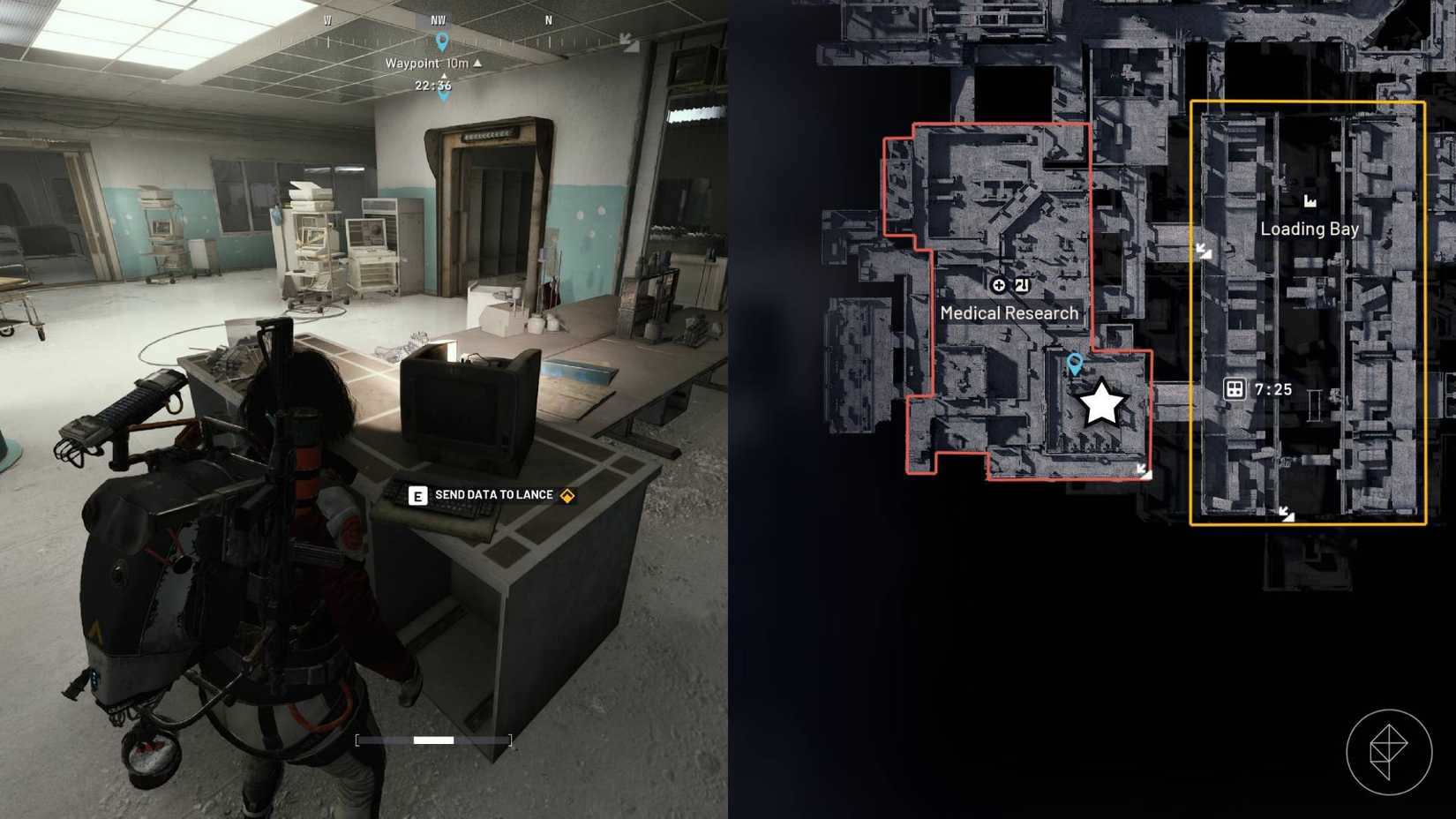
Task: Click the safe zone icon next to 7:25
Action: click(1234, 388)
